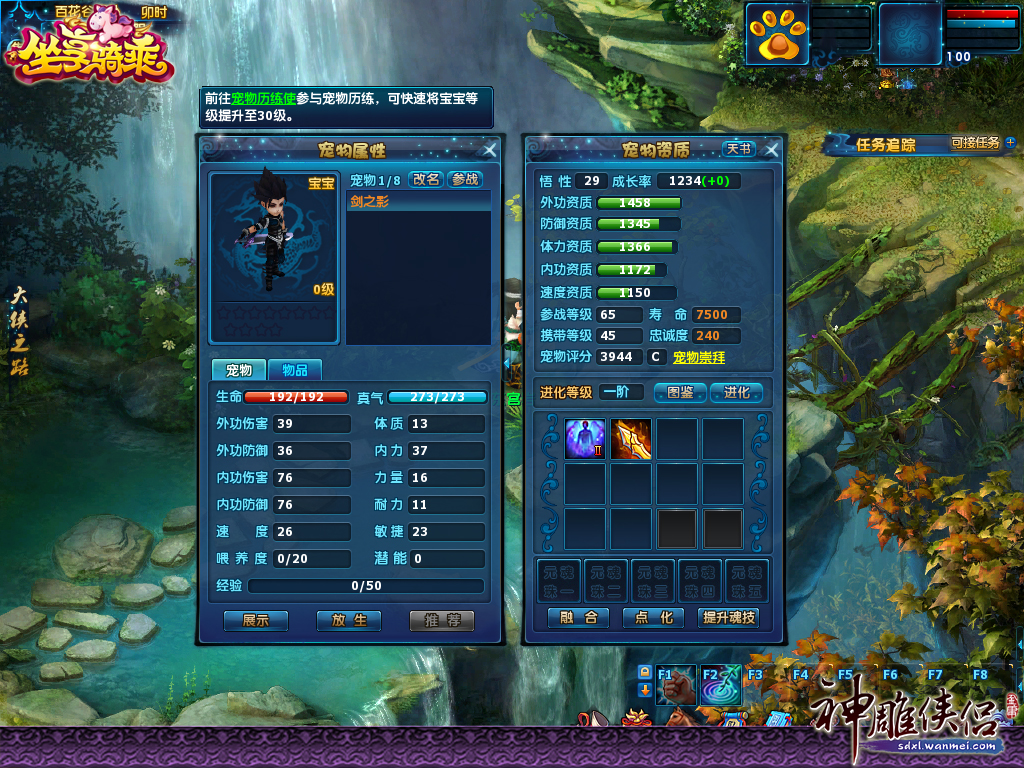1024x768 pixels.
Task: Select the blue glowing figure skill slot
Action: pos(585,439)
